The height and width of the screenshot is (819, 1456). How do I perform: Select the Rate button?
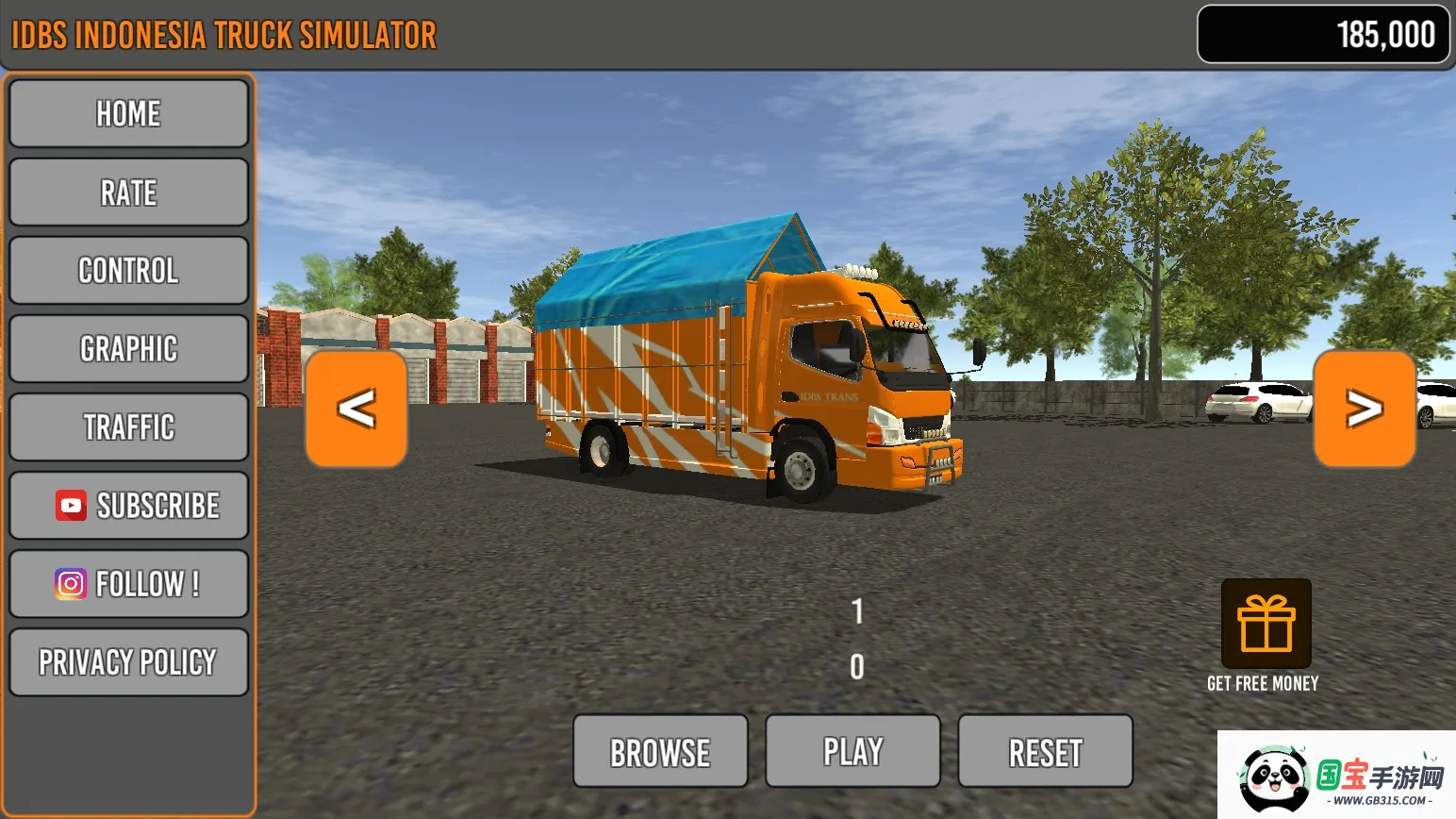pos(128,192)
